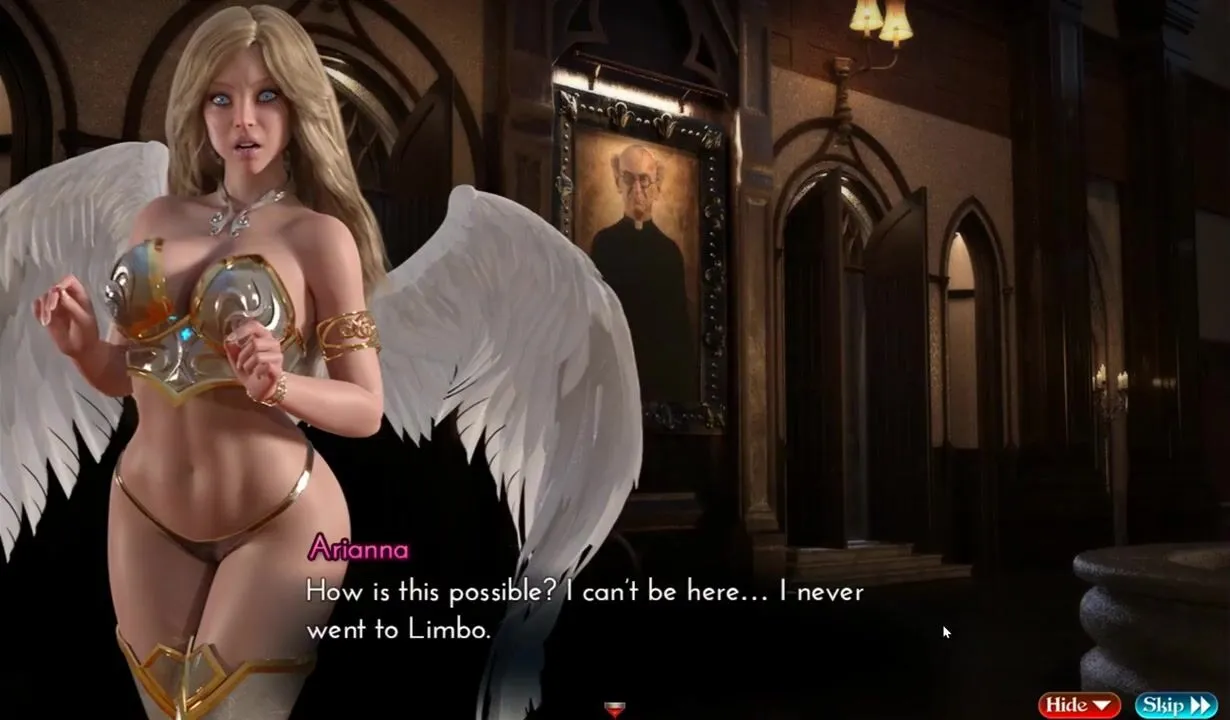Screen dimensions: 1230x720
Task: Hide the dialogue box with Hide button
Action: coord(1079,705)
